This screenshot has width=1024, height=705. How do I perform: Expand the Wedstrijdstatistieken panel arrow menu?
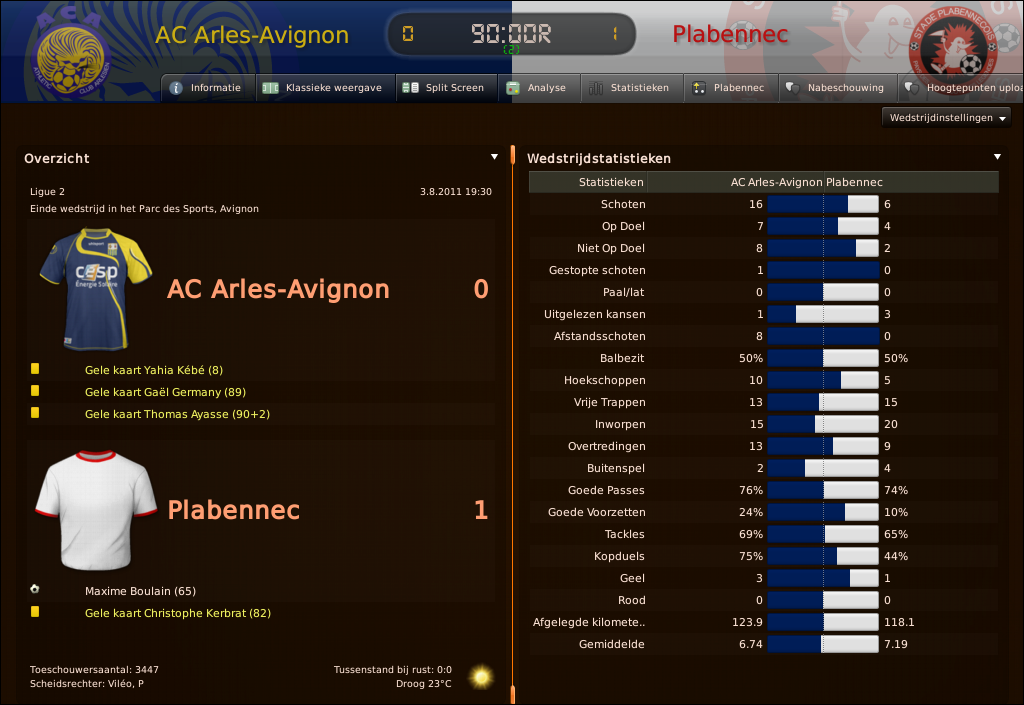997,157
